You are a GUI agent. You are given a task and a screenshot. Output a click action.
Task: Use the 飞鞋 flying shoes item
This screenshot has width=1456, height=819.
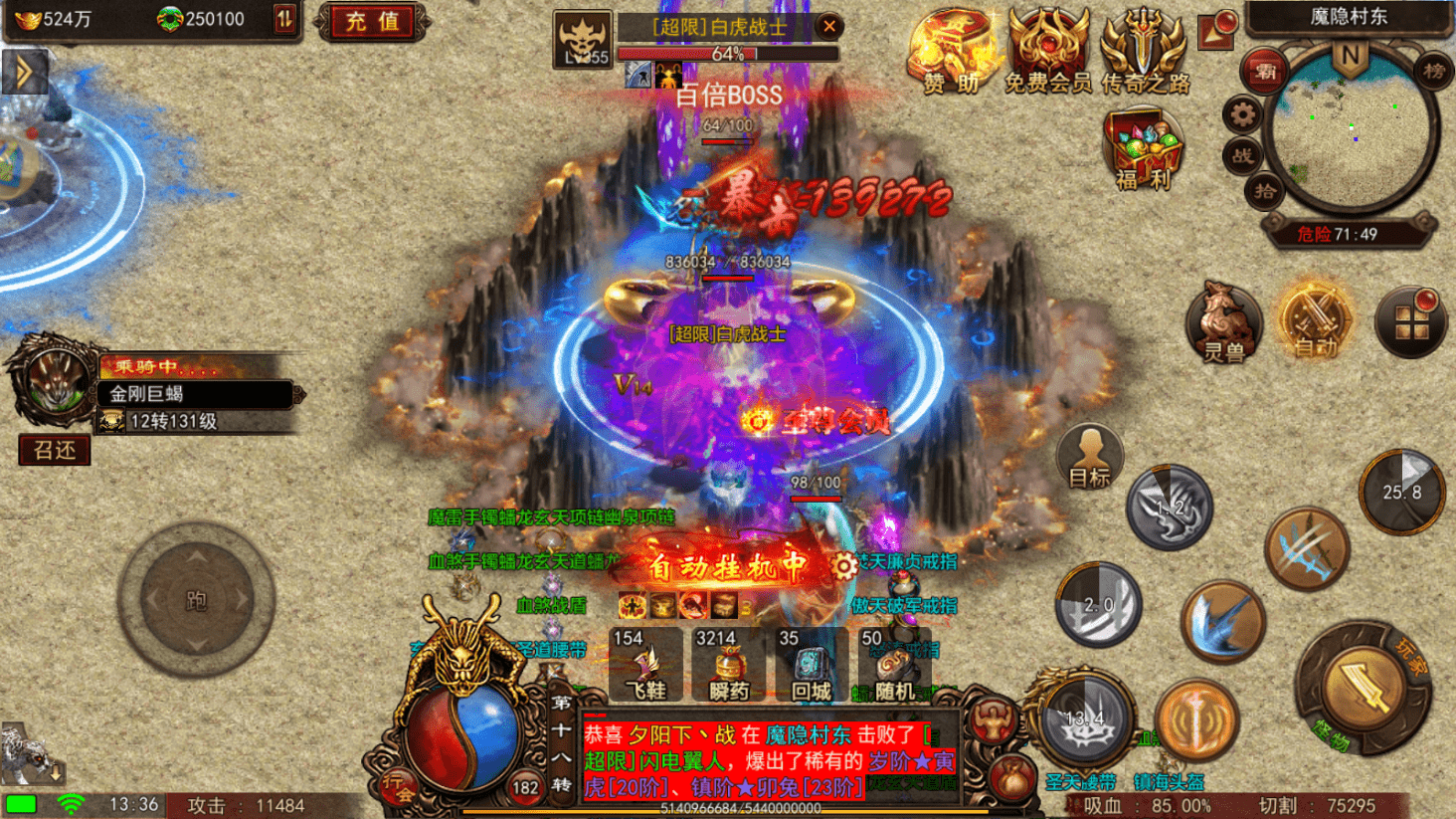coord(645,665)
